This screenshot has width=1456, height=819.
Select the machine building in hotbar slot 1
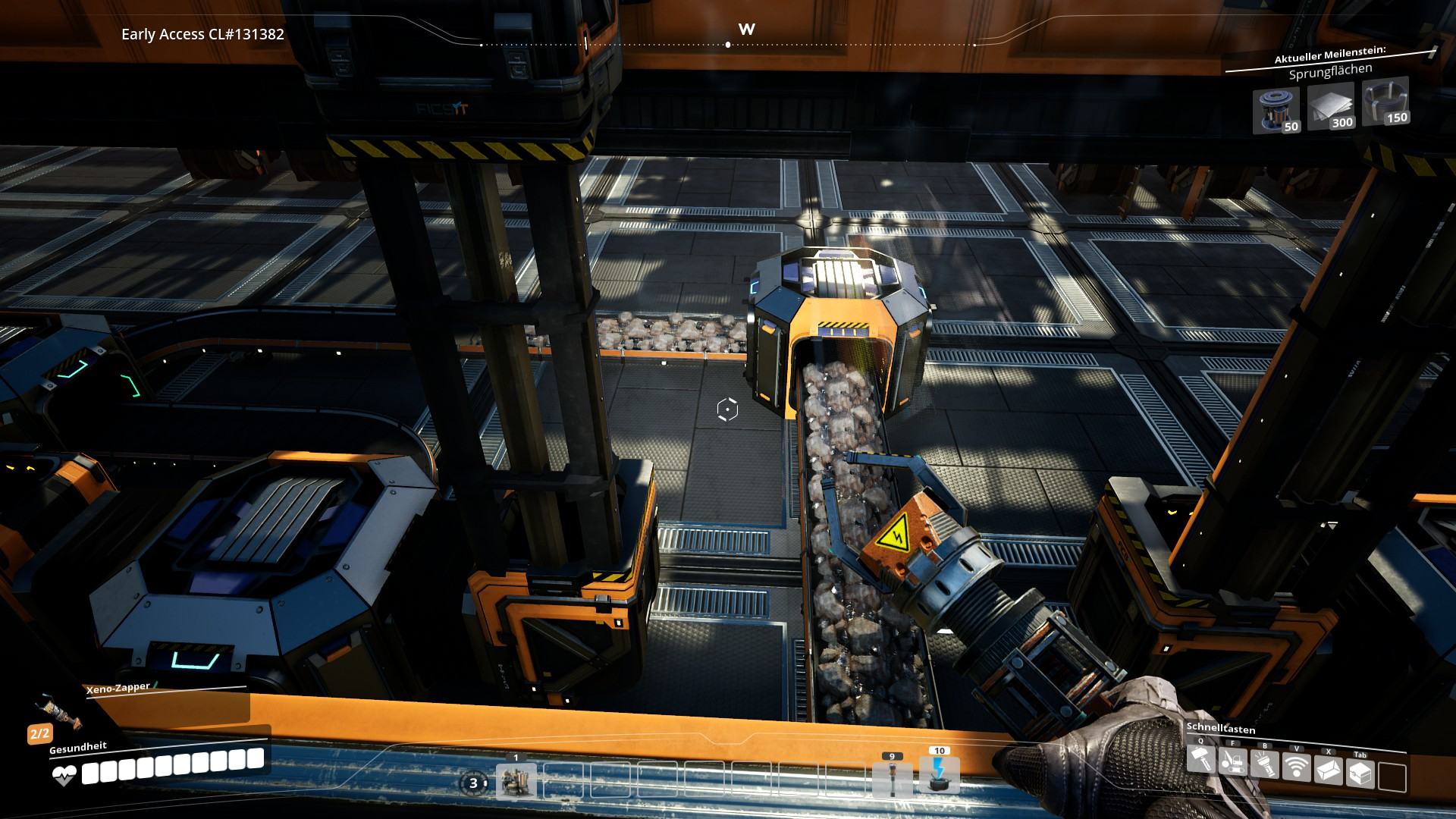pyautogui.click(x=516, y=781)
